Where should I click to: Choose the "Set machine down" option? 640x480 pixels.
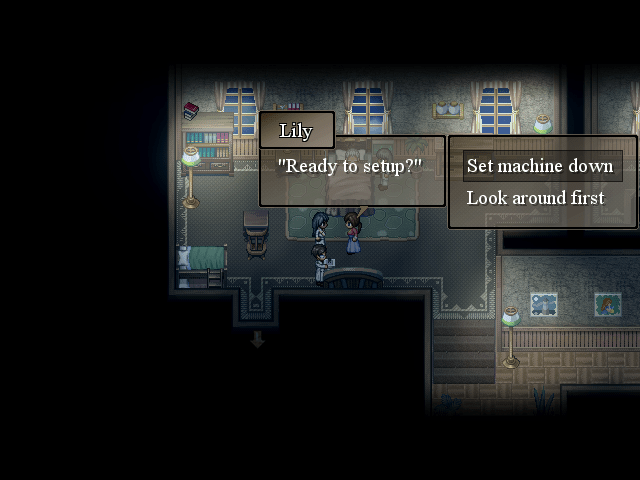click(x=540, y=166)
